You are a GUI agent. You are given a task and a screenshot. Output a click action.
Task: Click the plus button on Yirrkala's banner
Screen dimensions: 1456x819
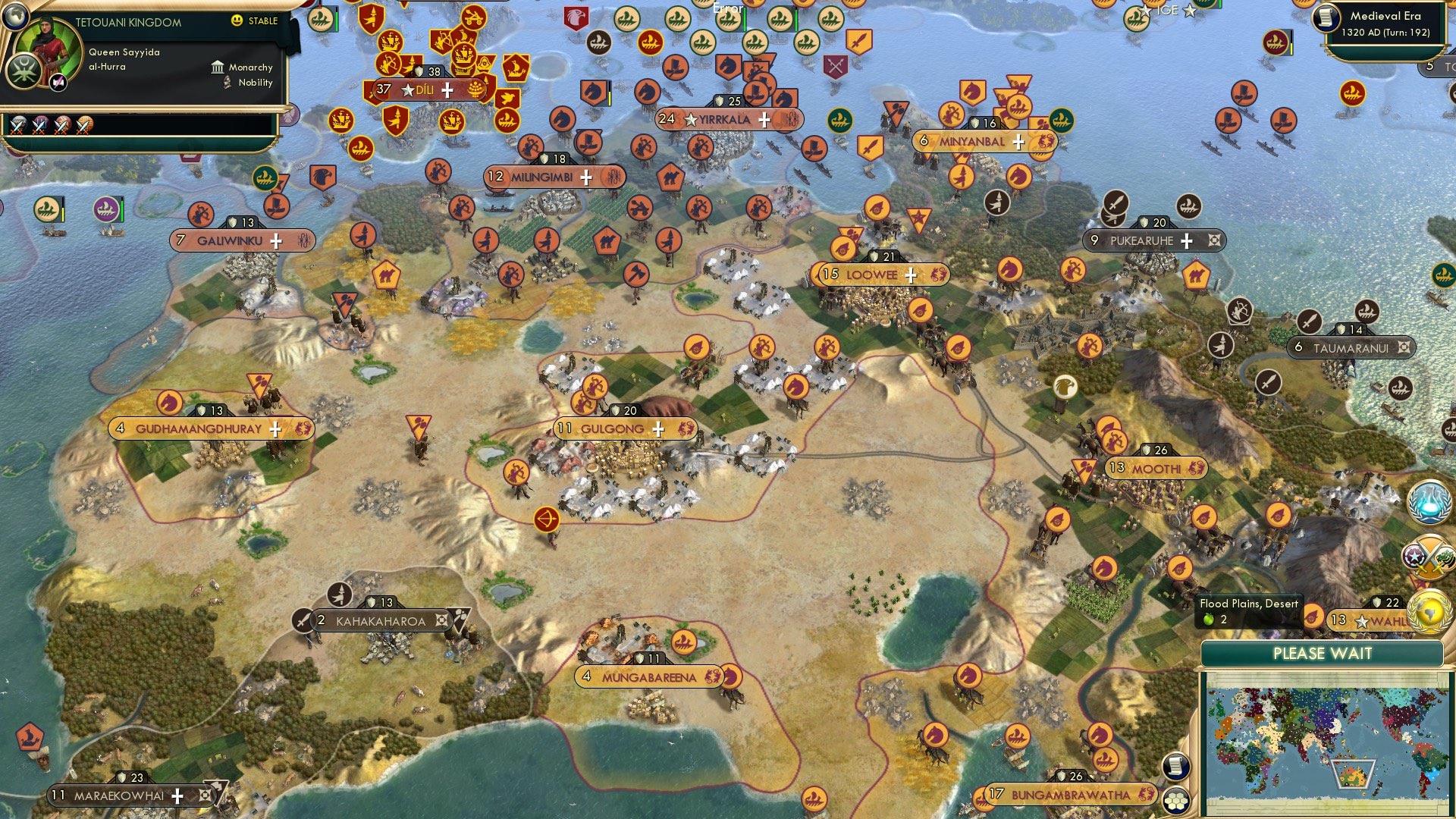tap(765, 120)
